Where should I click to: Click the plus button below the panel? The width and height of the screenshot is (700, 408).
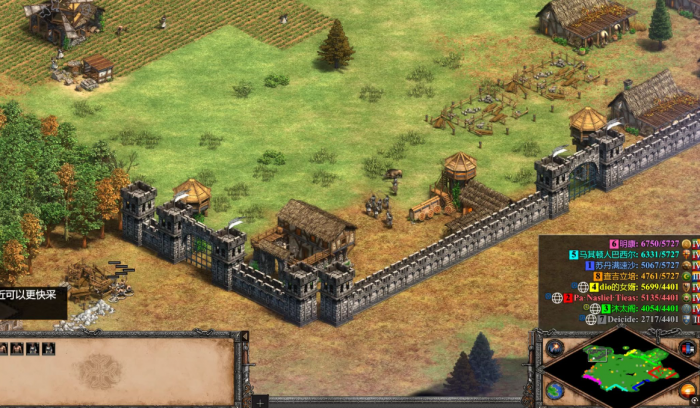pos(259,402)
